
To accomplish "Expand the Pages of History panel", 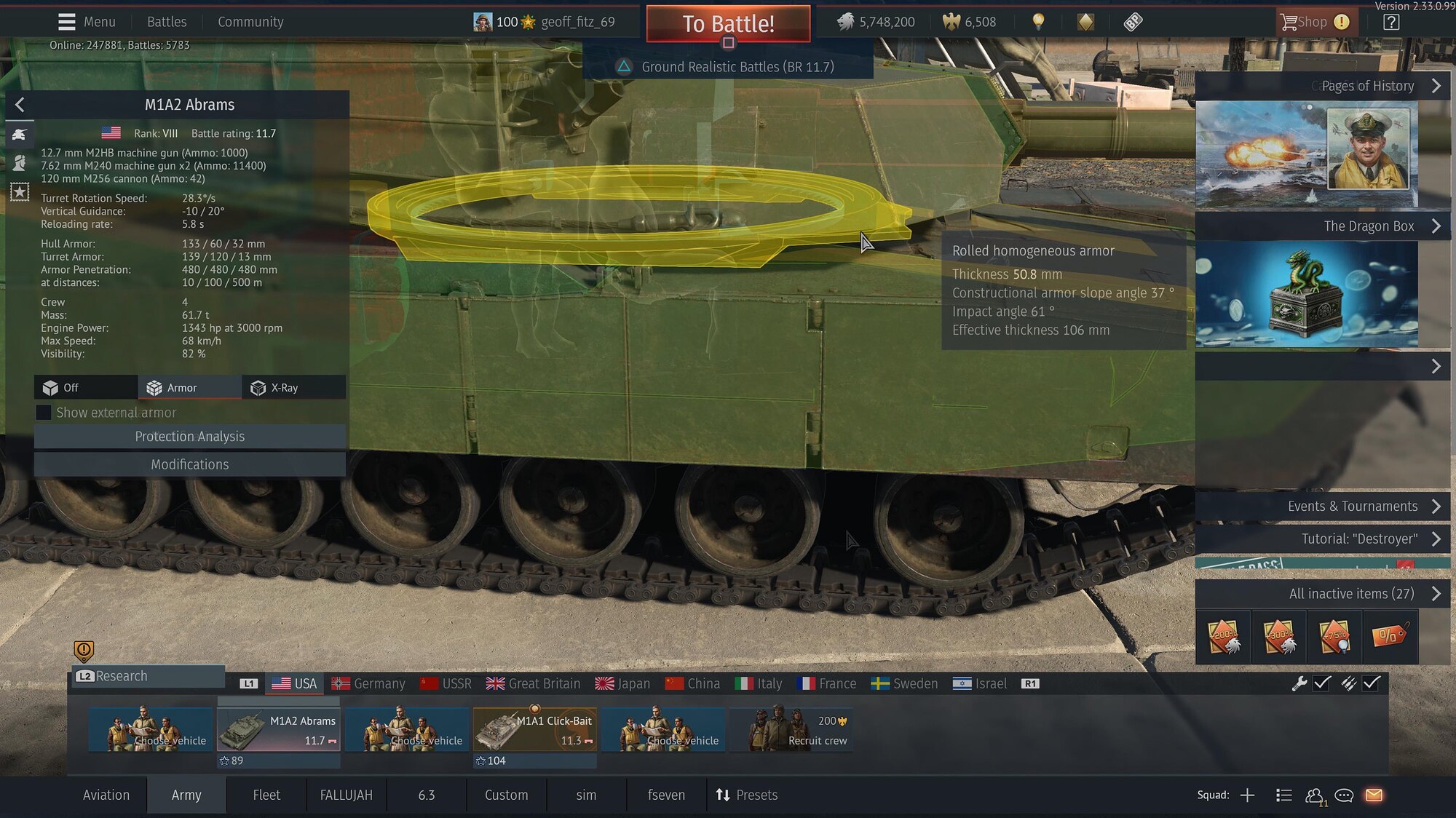I will pyautogui.click(x=1436, y=85).
